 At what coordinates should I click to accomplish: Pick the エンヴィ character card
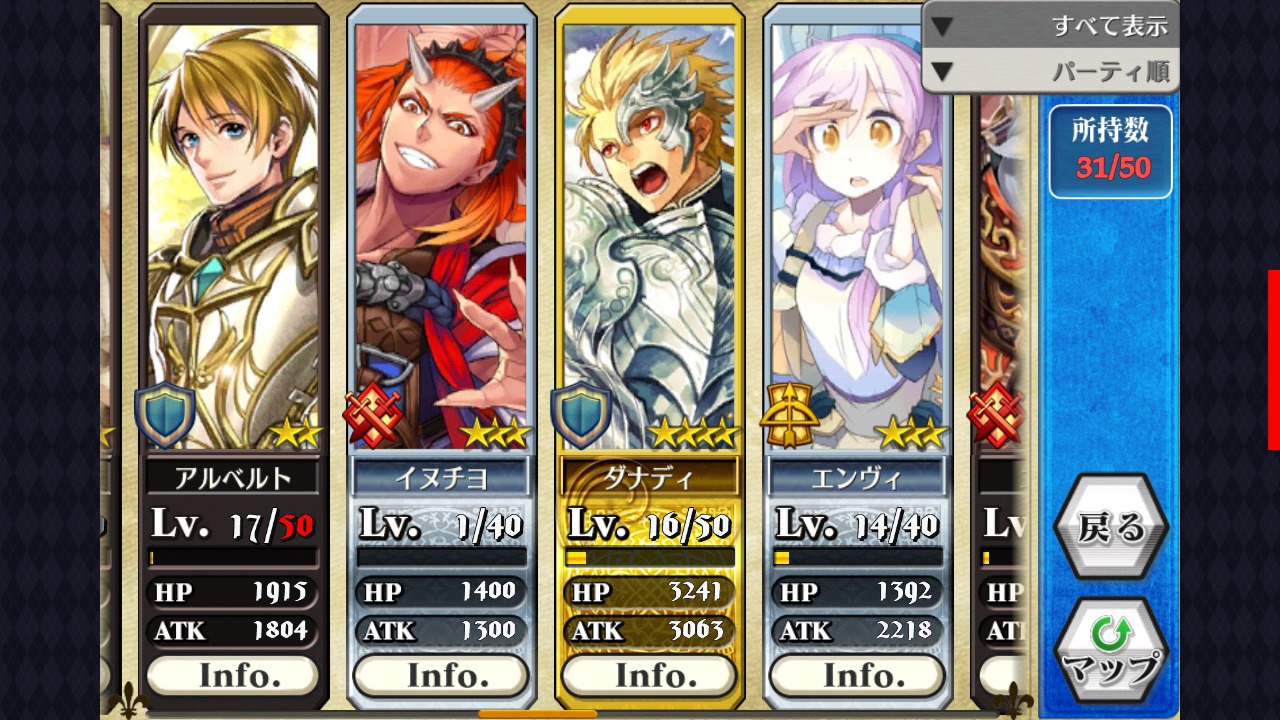856,240
